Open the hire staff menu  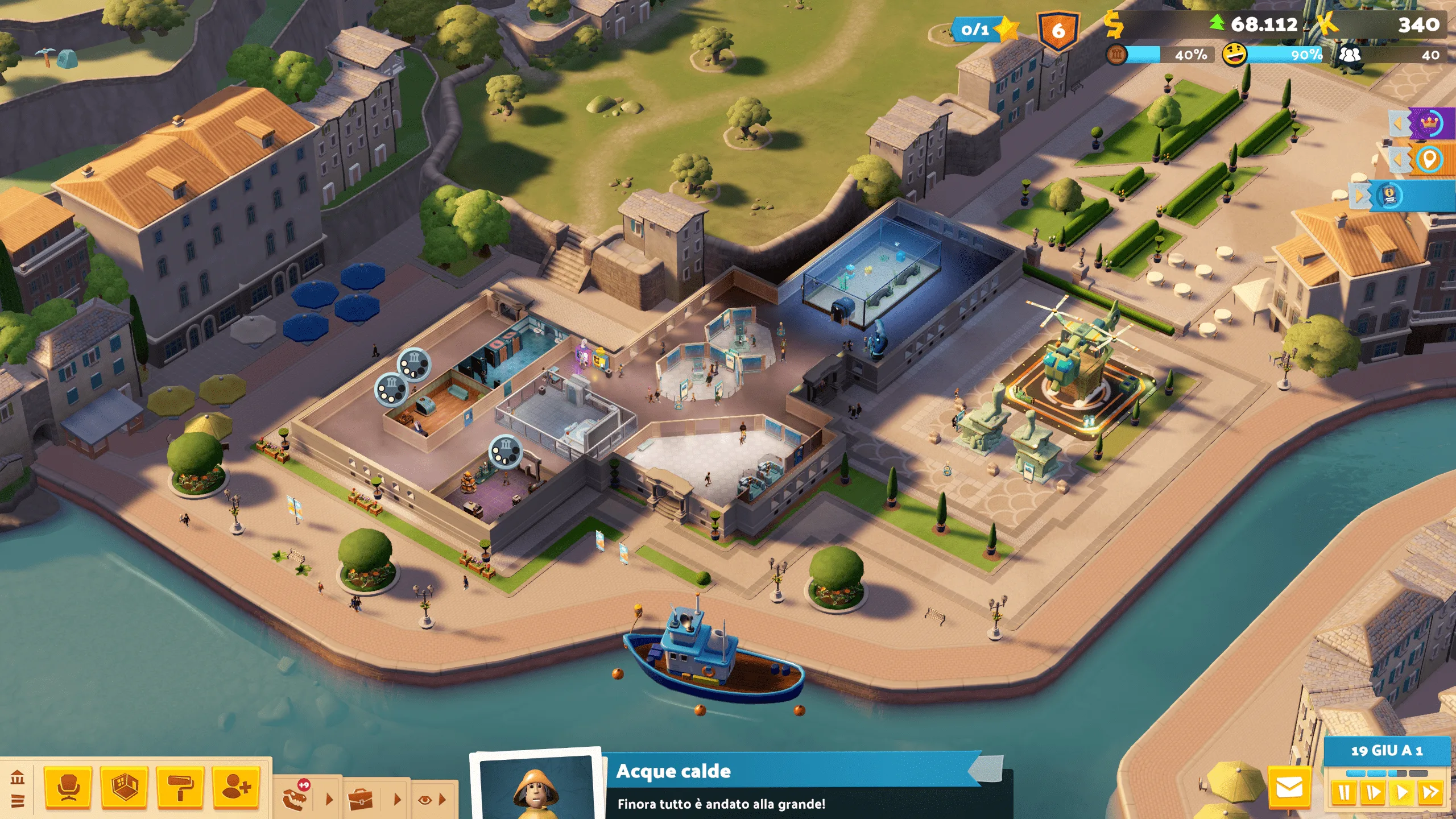coord(236,788)
